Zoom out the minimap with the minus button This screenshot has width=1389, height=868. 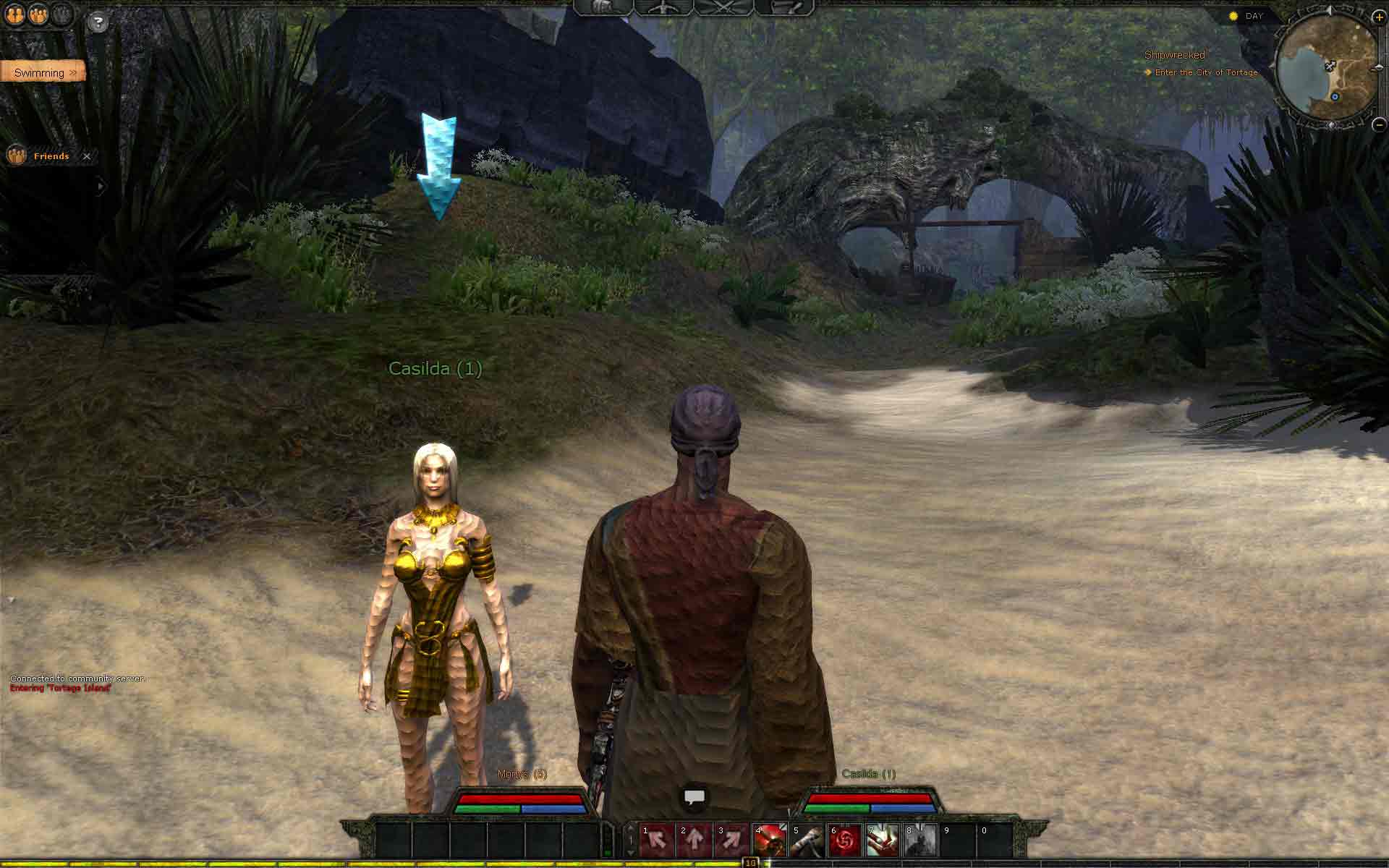click(x=1379, y=124)
